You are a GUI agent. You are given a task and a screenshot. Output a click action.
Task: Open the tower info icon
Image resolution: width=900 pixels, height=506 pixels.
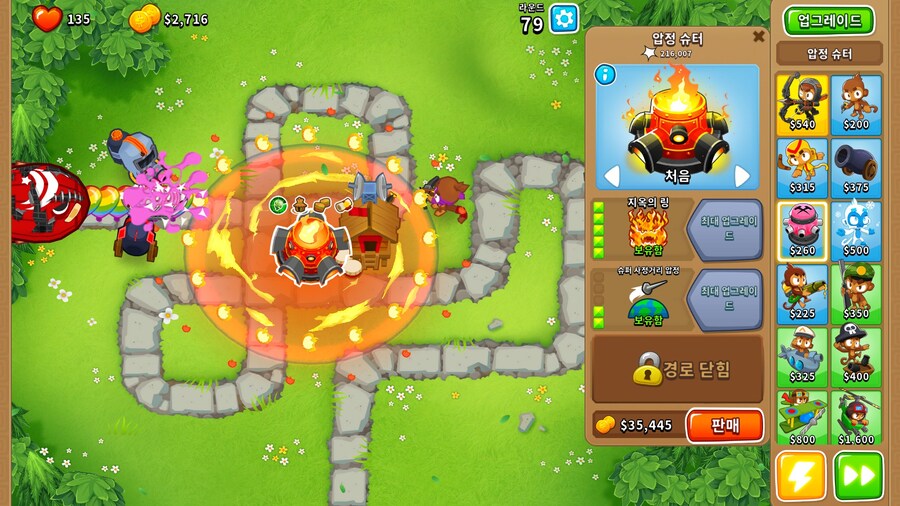pos(604,73)
